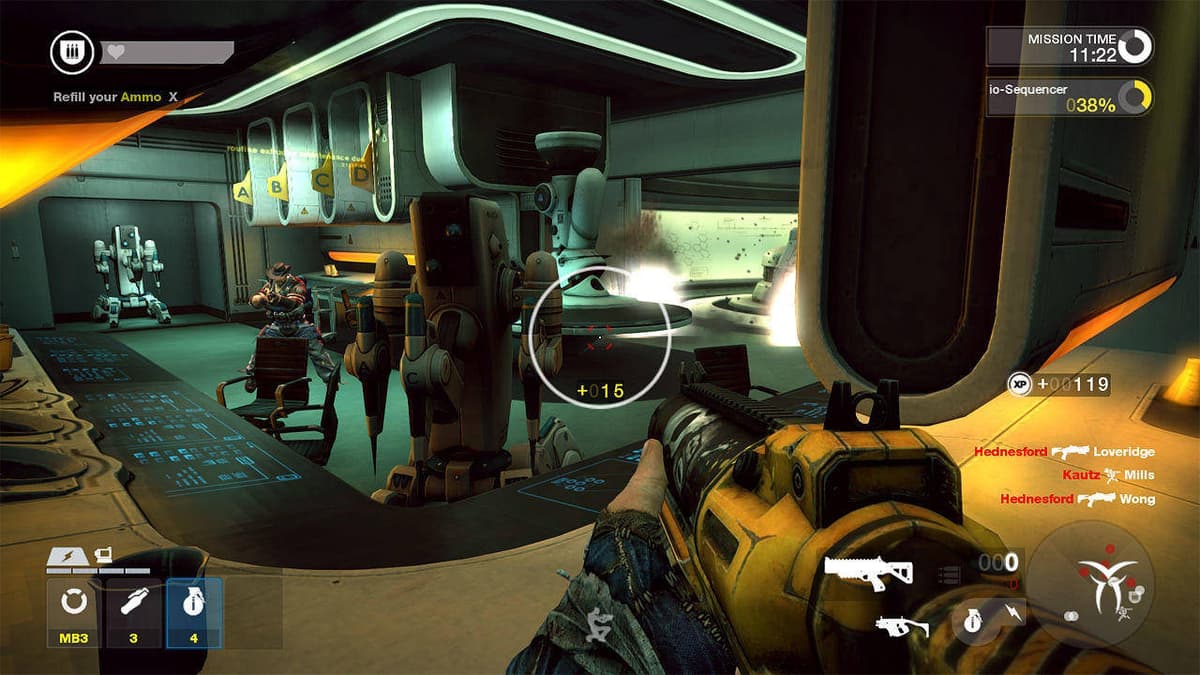Select the command post computer icon

point(101,554)
